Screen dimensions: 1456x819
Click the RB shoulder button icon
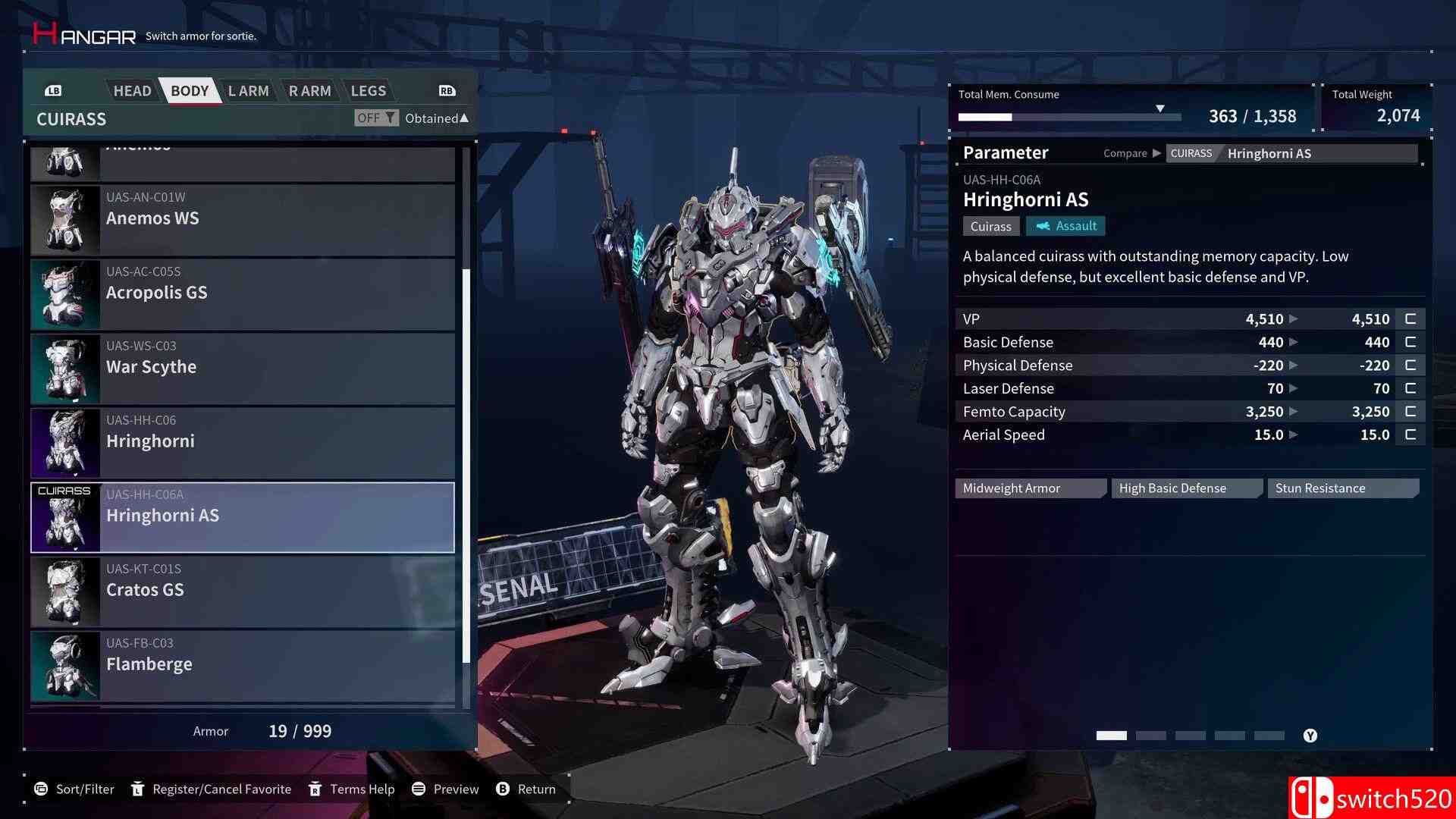point(446,90)
